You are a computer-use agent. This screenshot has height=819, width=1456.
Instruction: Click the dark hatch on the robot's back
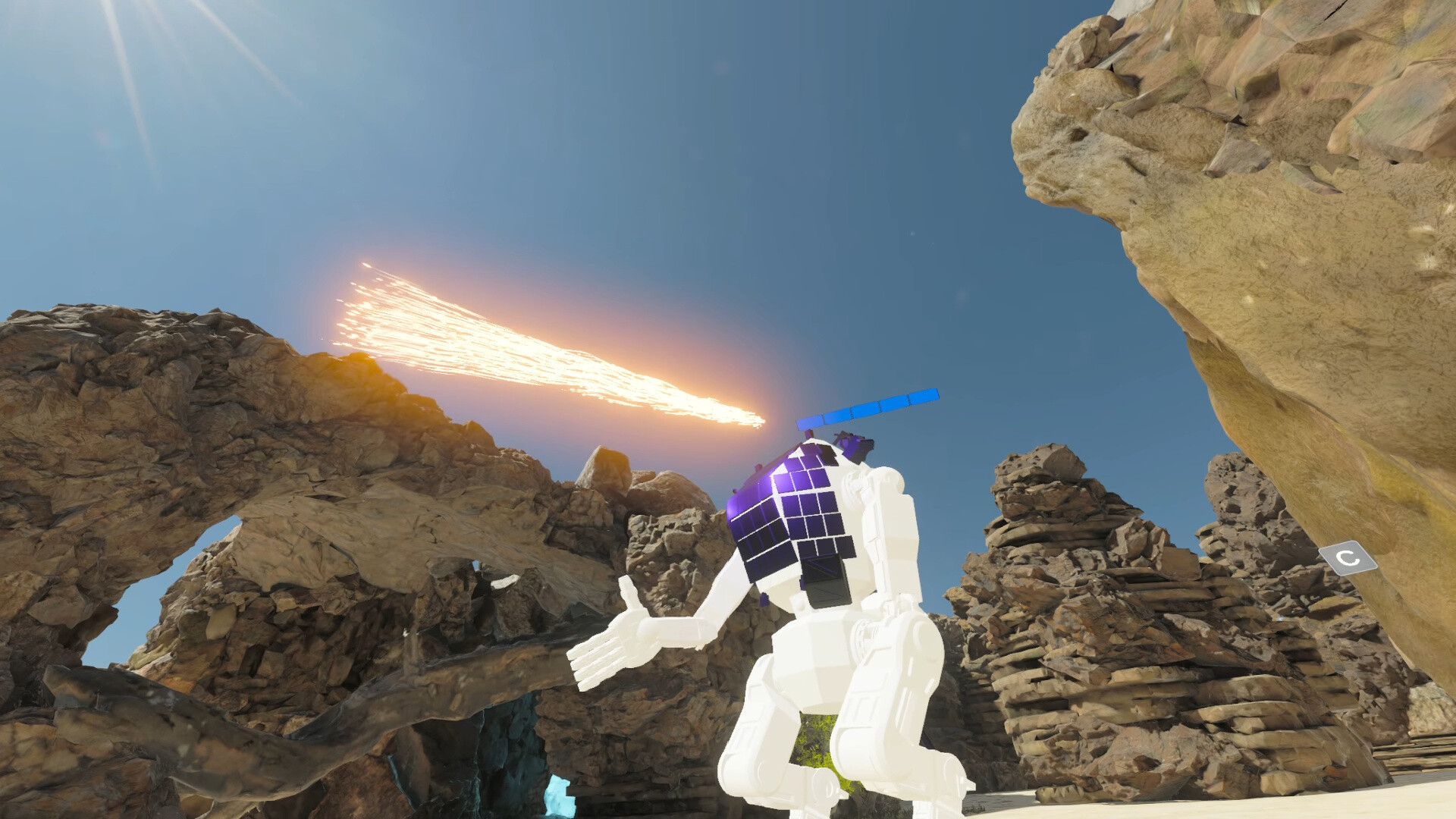click(x=827, y=584)
